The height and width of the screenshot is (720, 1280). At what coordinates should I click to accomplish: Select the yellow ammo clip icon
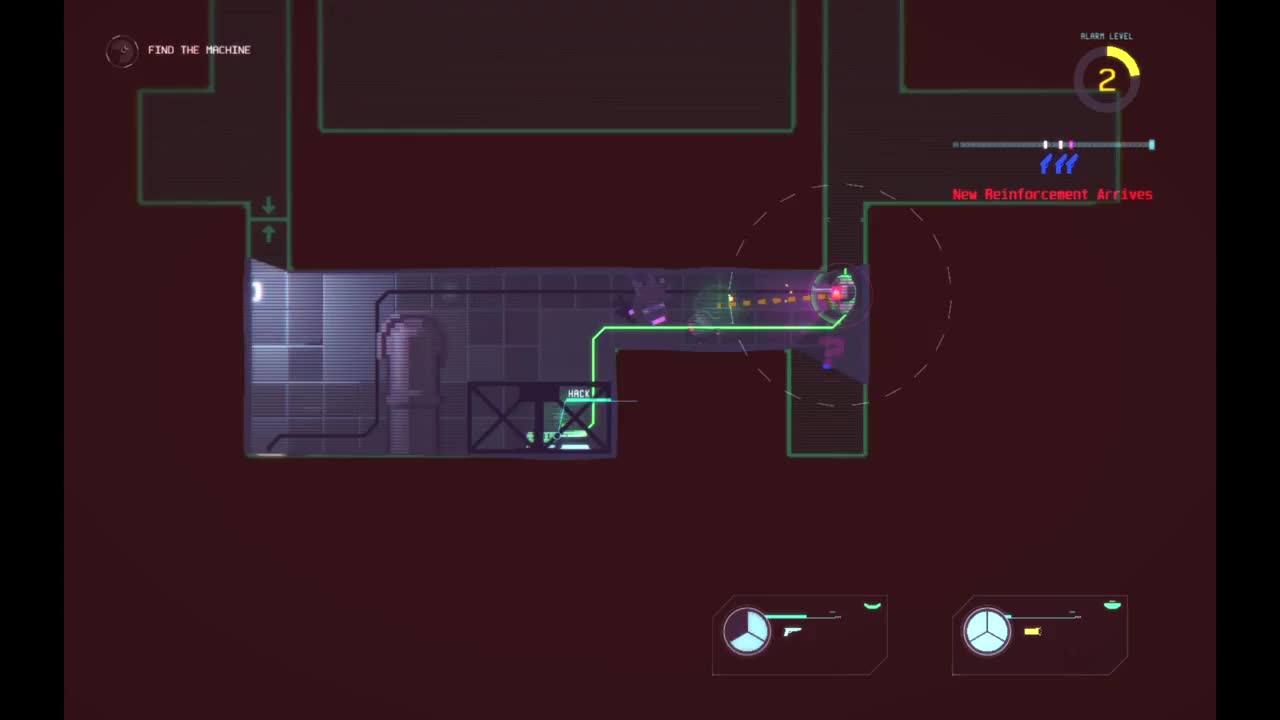click(x=1032, y=631)
